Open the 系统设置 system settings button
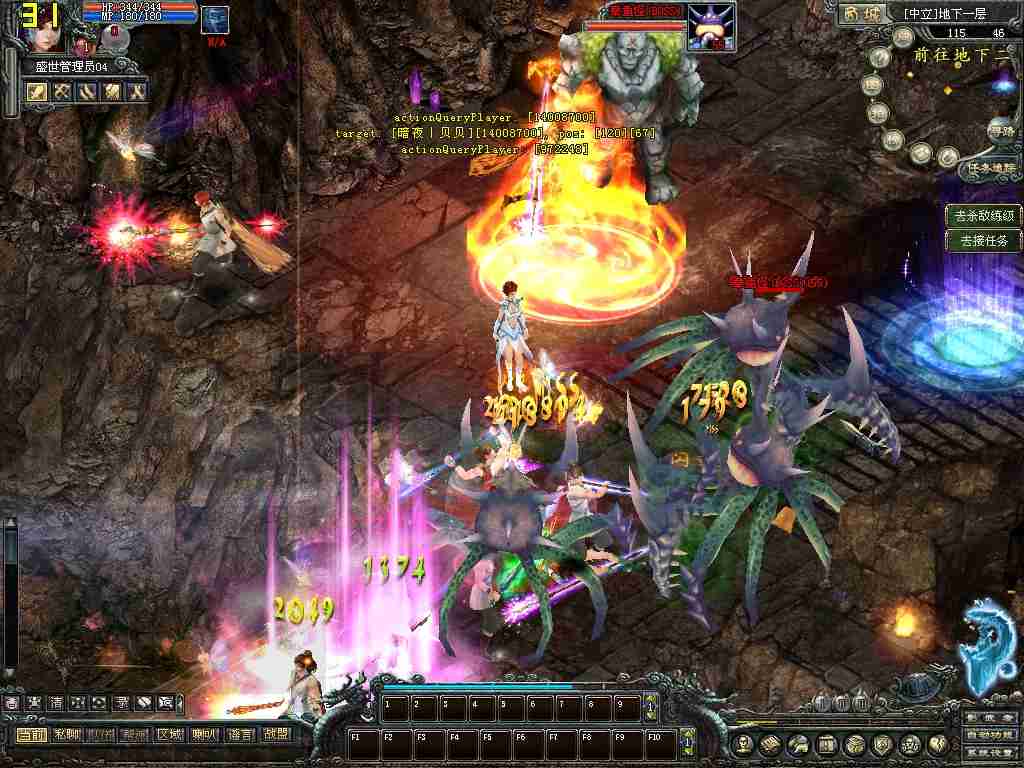The width and height of the screenshot is (1024, 768). [990, 752]
